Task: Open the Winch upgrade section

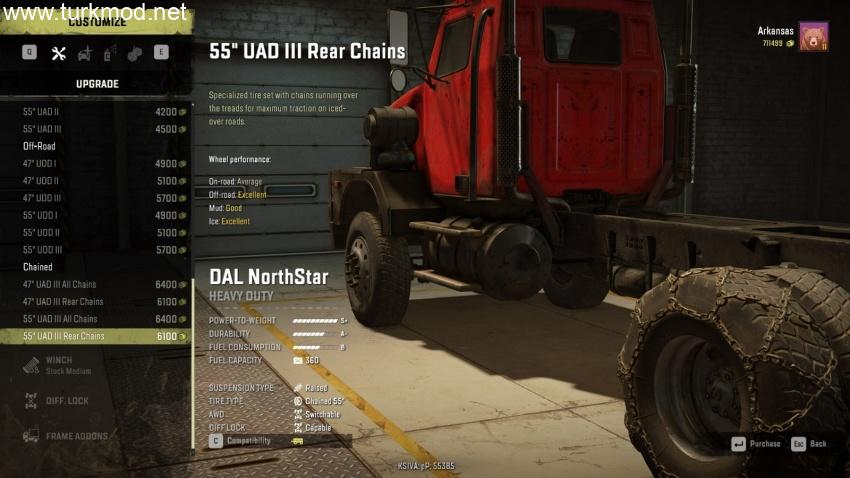Action: (60, 364)
